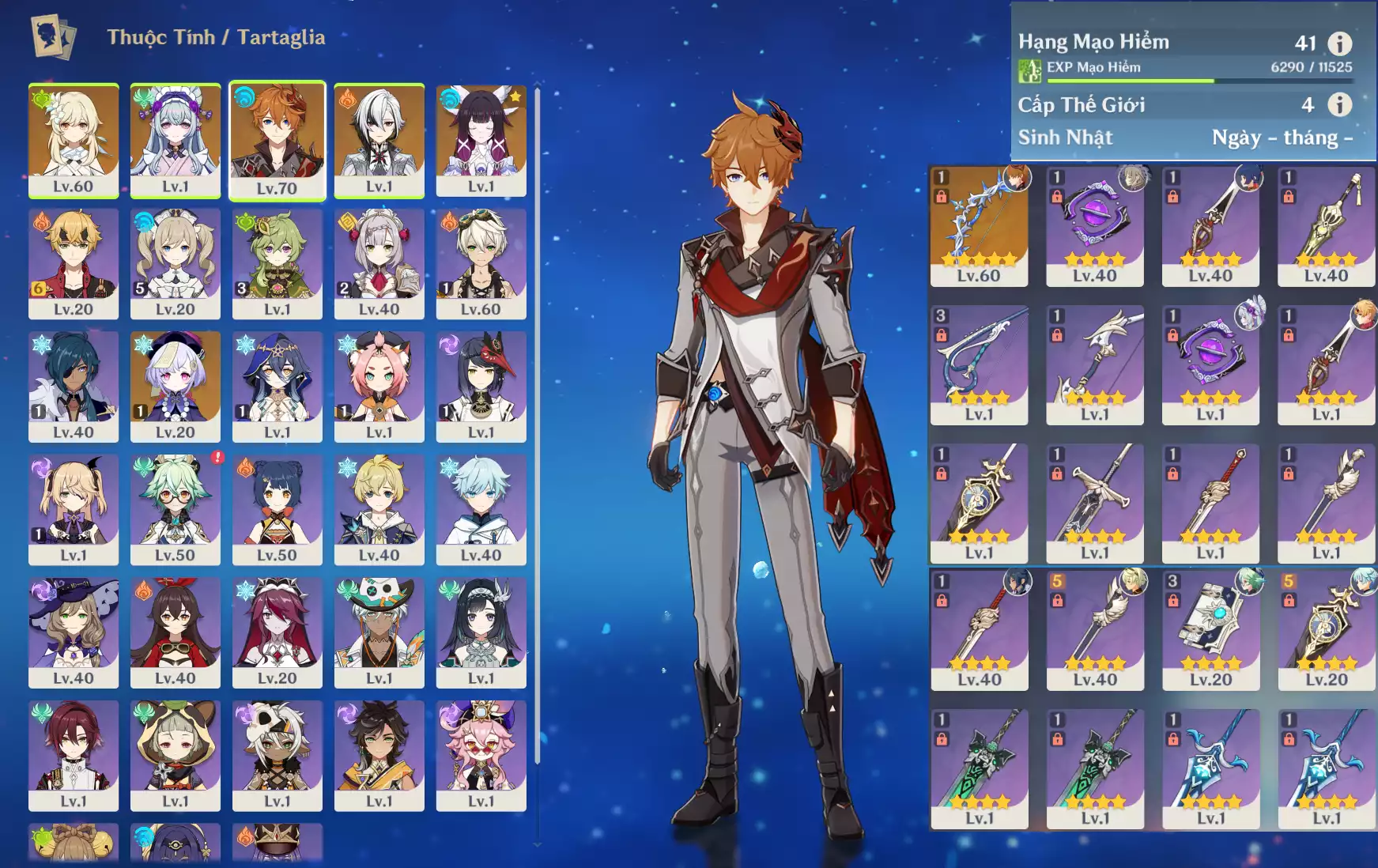The image size is (1378, 868).
Task: Choose Barbara's Lv.20 portrait
Action: [x=175, y=263]
